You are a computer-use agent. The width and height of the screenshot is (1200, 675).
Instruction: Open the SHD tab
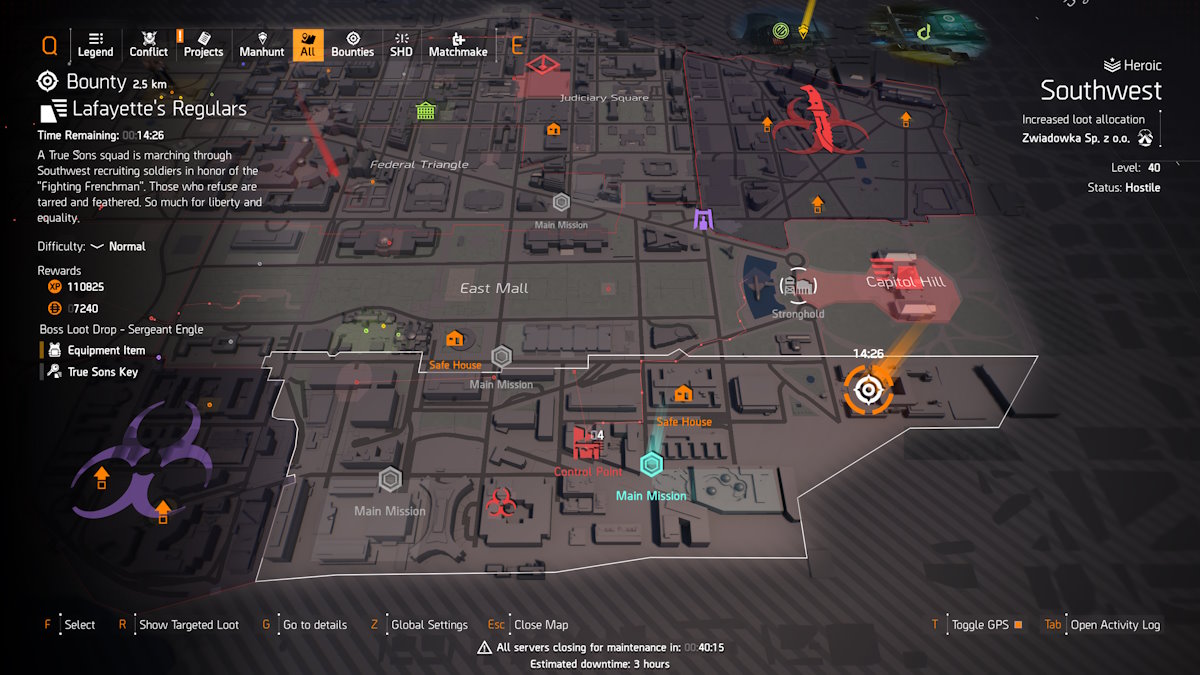click(x=400, y=44)
